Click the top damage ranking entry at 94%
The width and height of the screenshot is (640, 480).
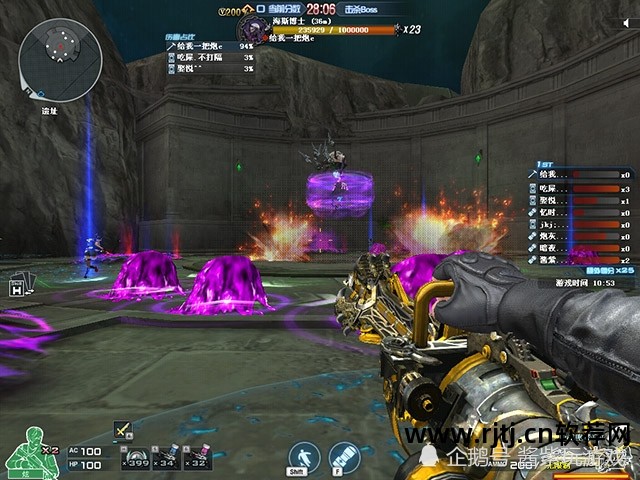point(210,46)
